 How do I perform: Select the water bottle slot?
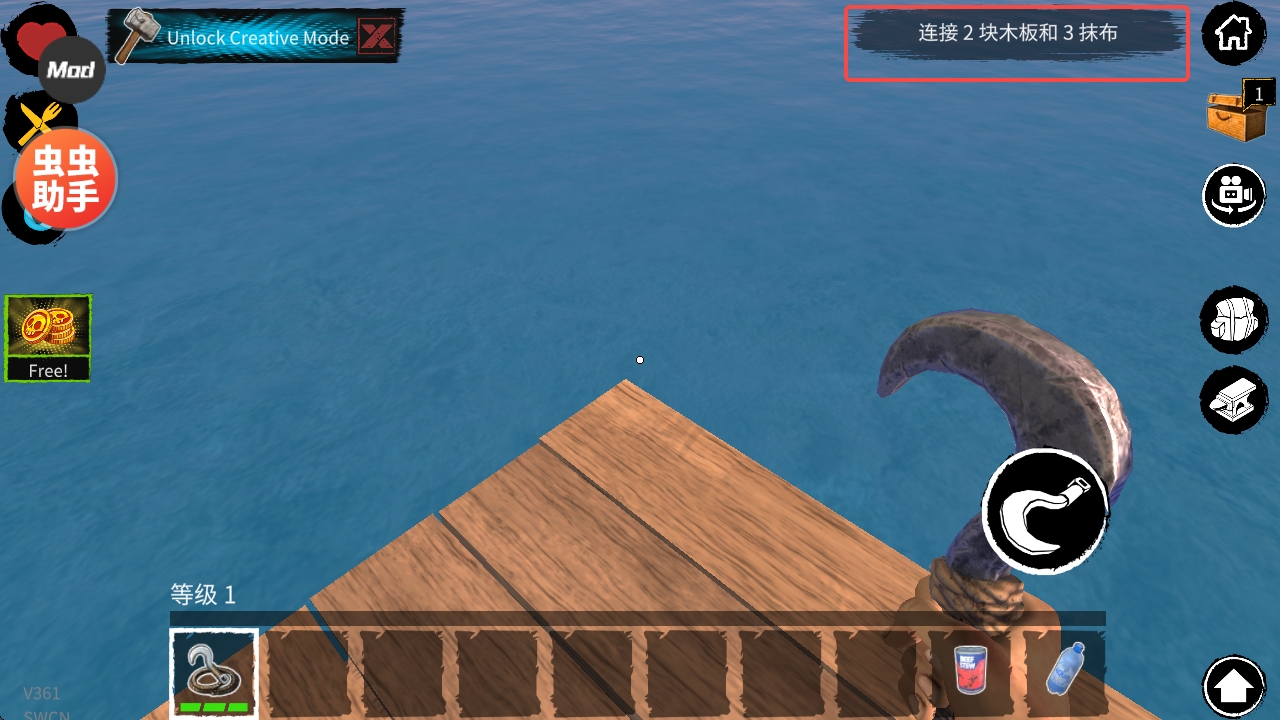[1064, 670]
